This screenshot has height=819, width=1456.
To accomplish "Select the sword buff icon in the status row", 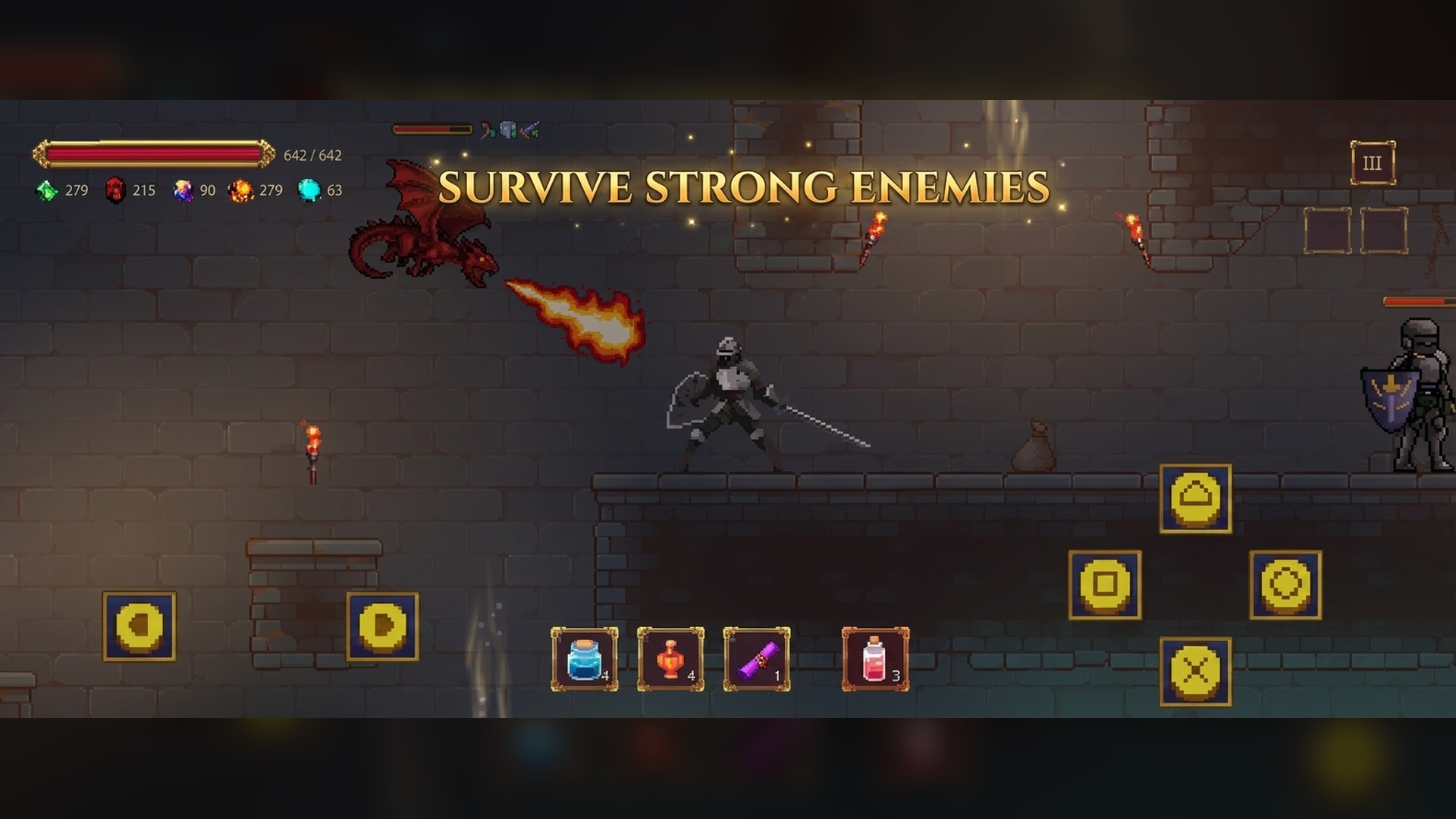I will click(x=529, y=129).
